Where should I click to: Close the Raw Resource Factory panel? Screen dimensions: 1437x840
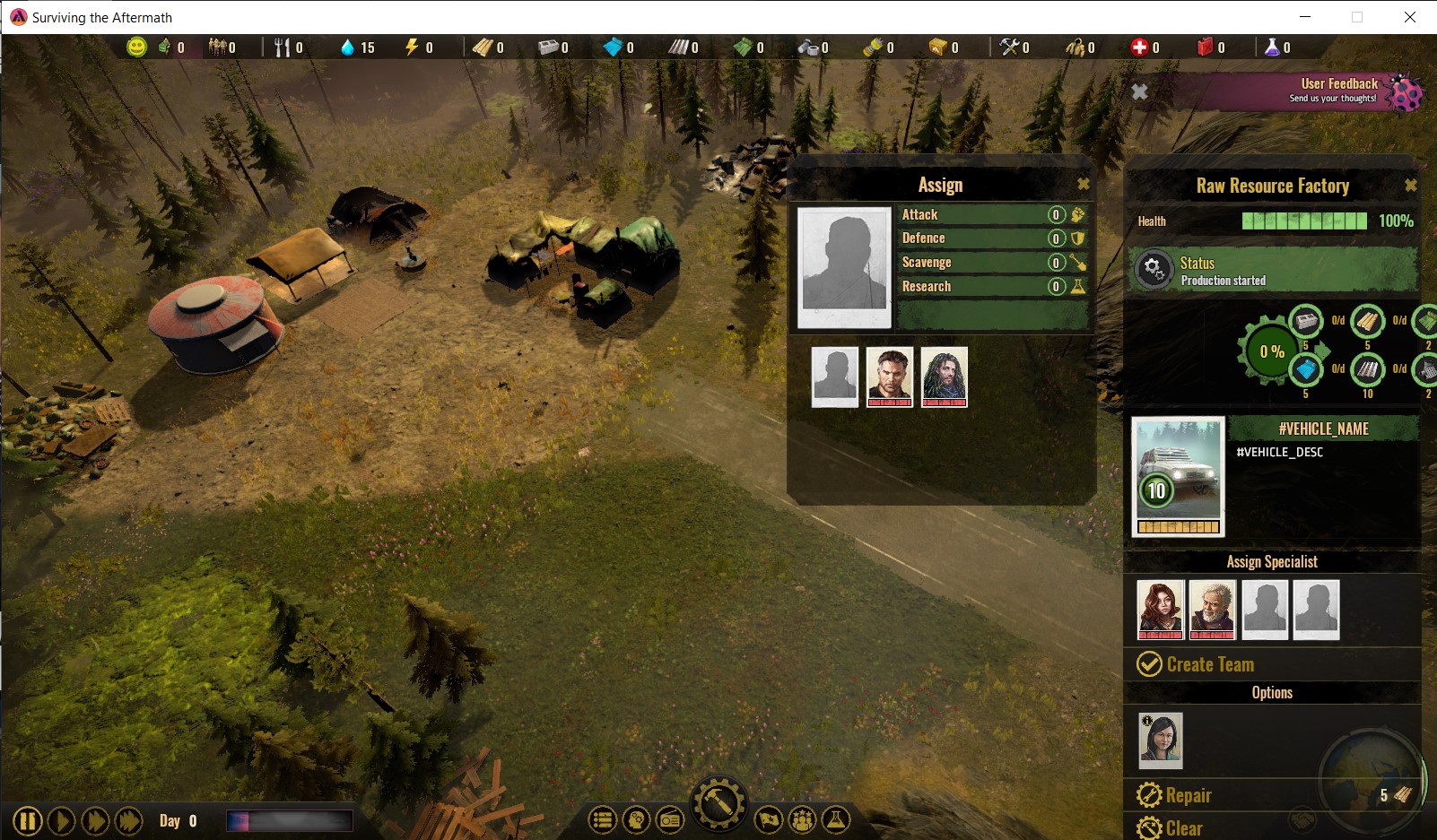(x=1410, y=185)
